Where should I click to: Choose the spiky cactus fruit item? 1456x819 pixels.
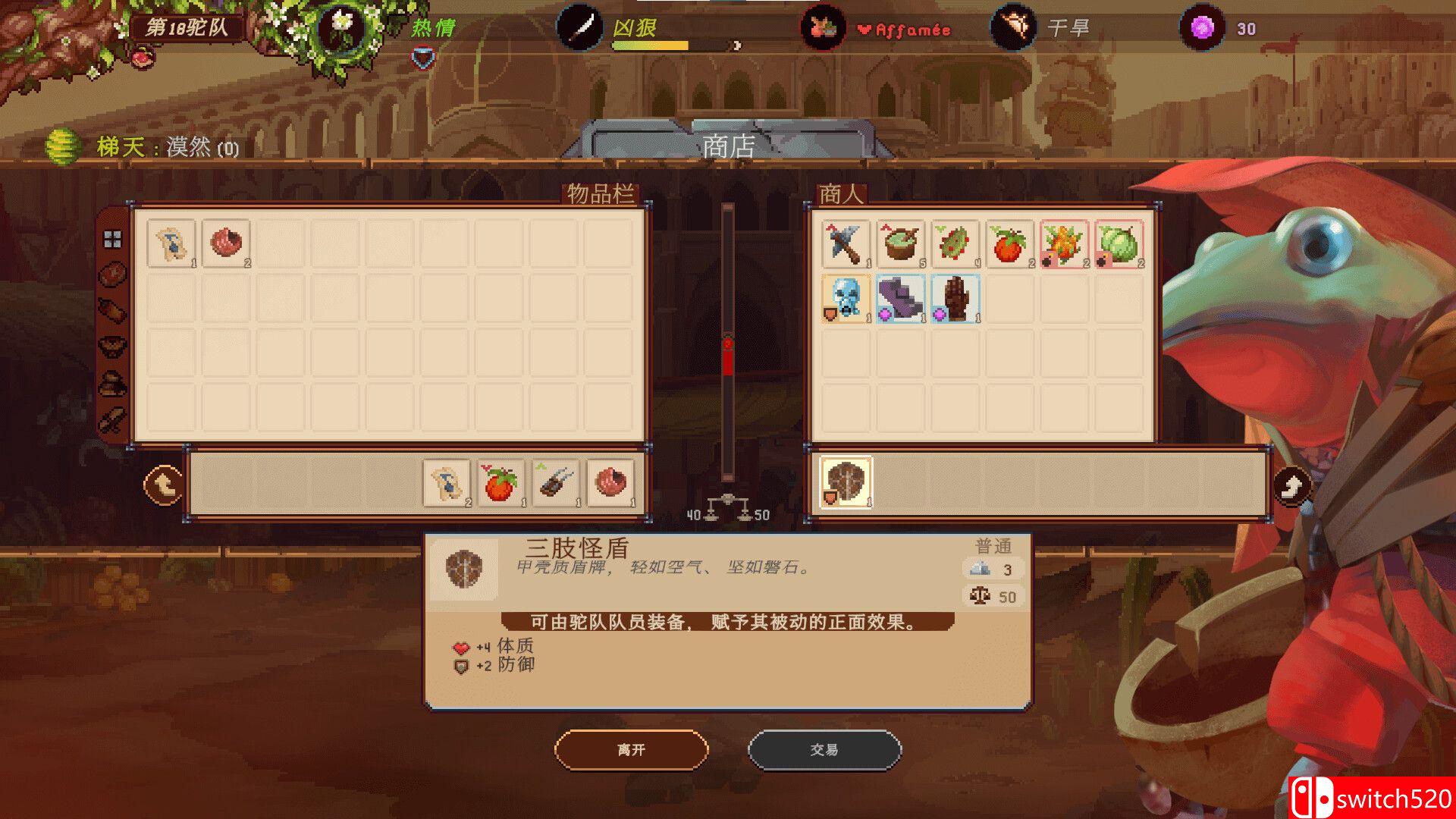point(955,244)
